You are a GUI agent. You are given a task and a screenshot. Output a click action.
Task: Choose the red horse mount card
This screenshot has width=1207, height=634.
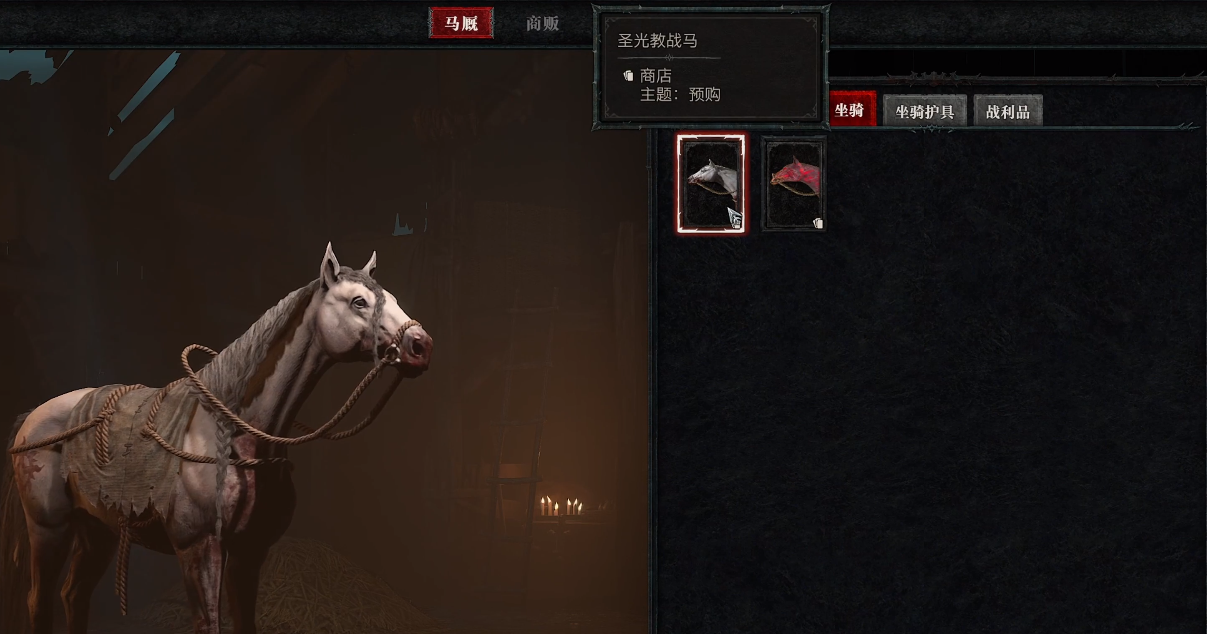[794, 184]
